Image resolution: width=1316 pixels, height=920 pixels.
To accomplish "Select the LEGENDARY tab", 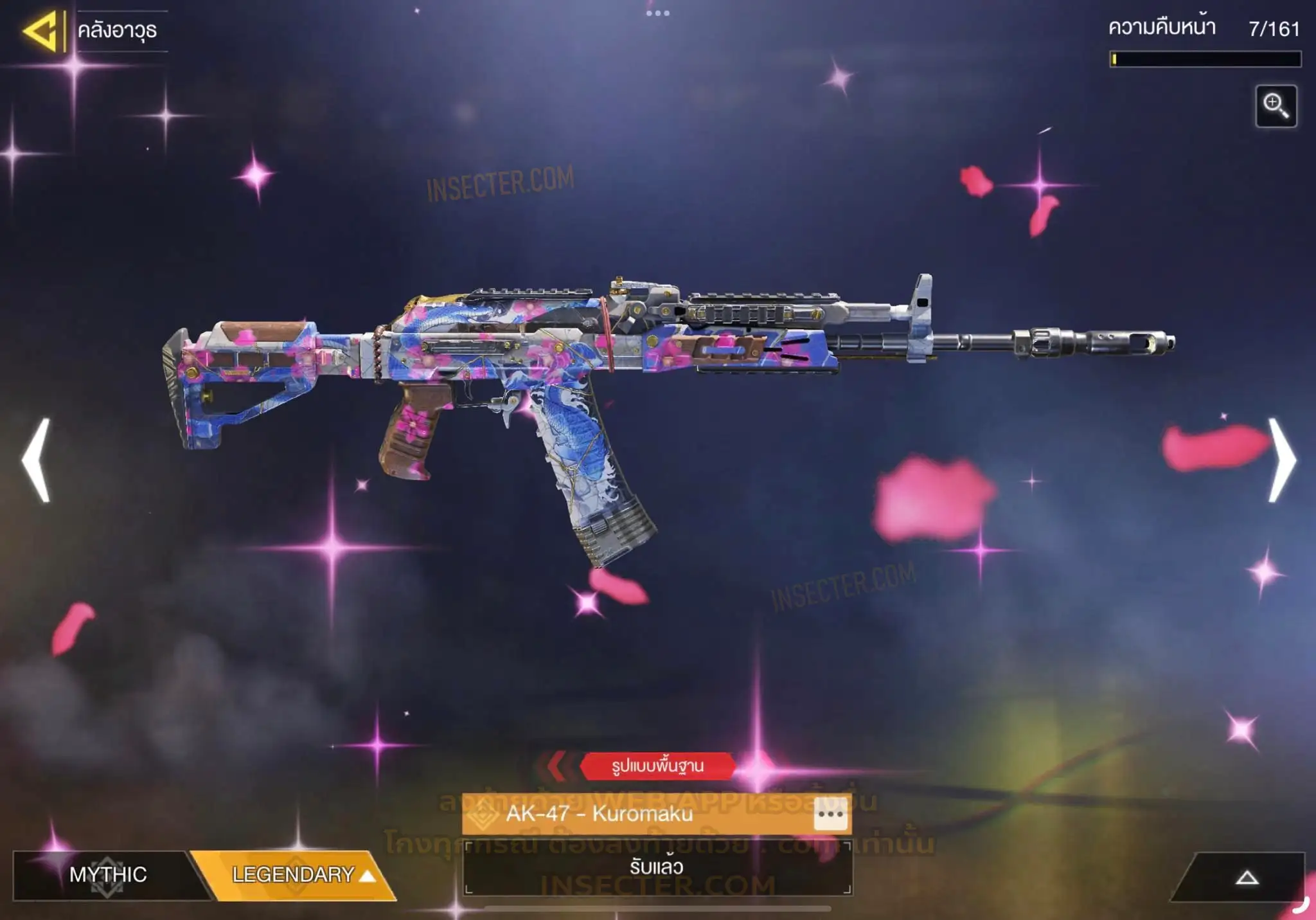I will click(297, 874).
